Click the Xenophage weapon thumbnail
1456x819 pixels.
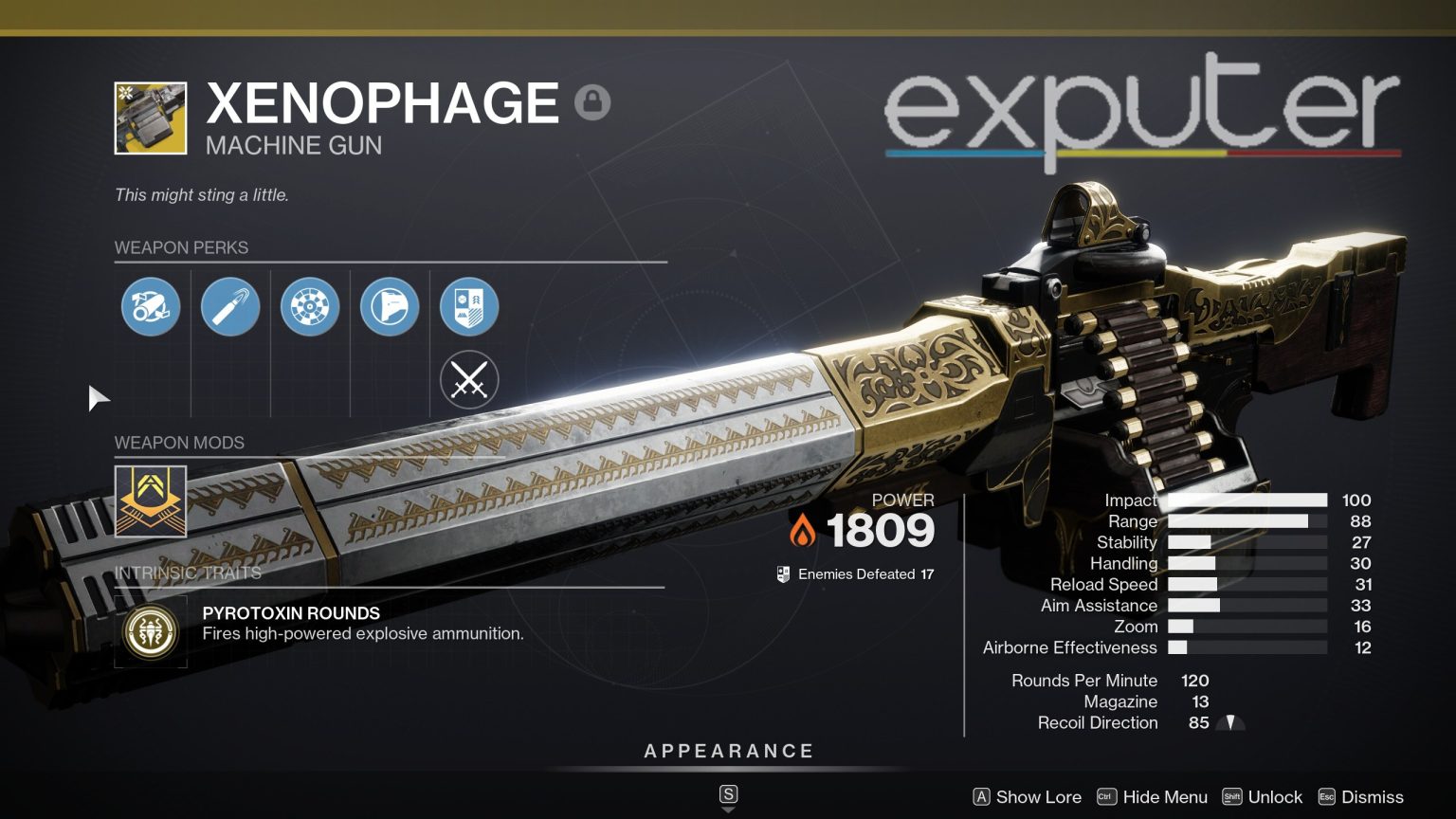(x=152, y=117)
